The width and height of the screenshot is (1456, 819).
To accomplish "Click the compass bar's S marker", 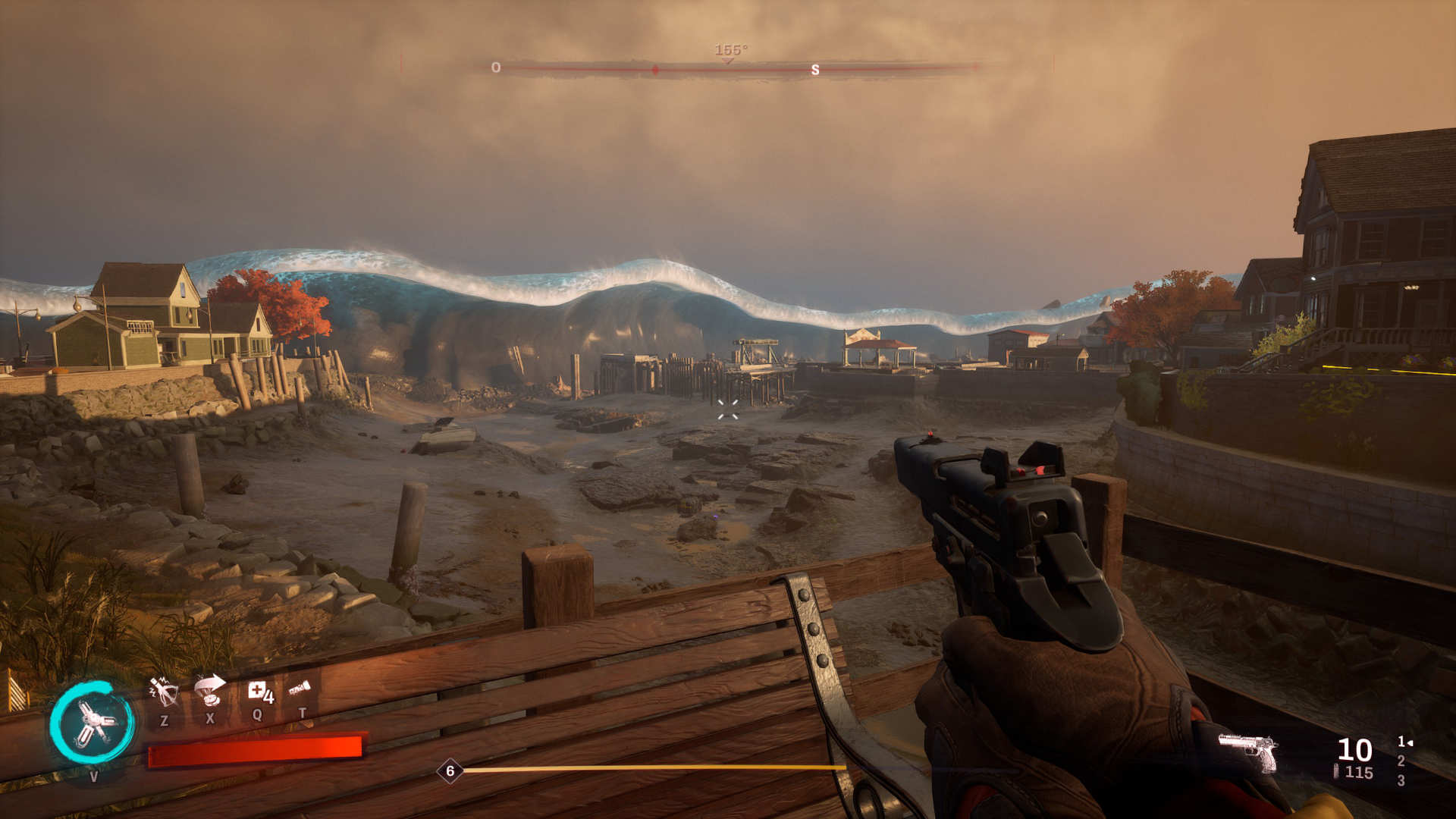I will click(815, 70).
